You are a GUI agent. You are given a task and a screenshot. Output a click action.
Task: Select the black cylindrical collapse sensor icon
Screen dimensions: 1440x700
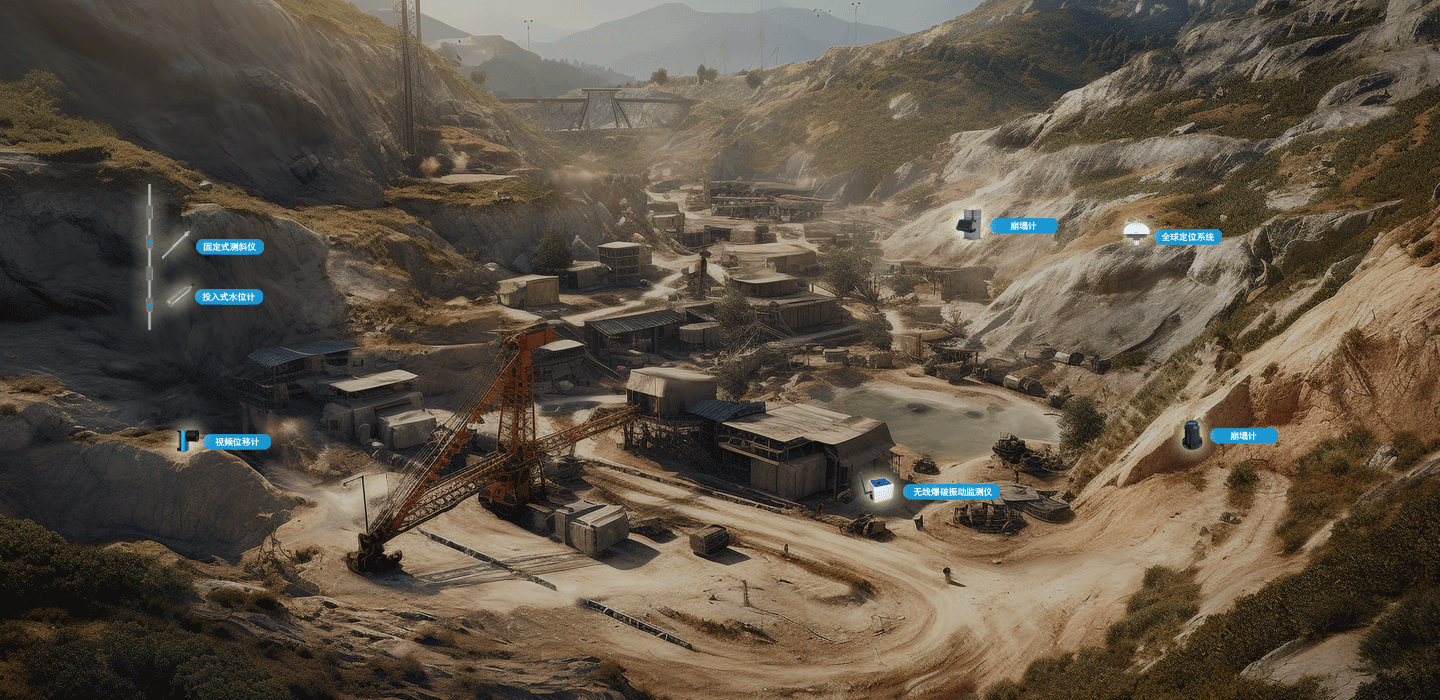pos(1192,435)
